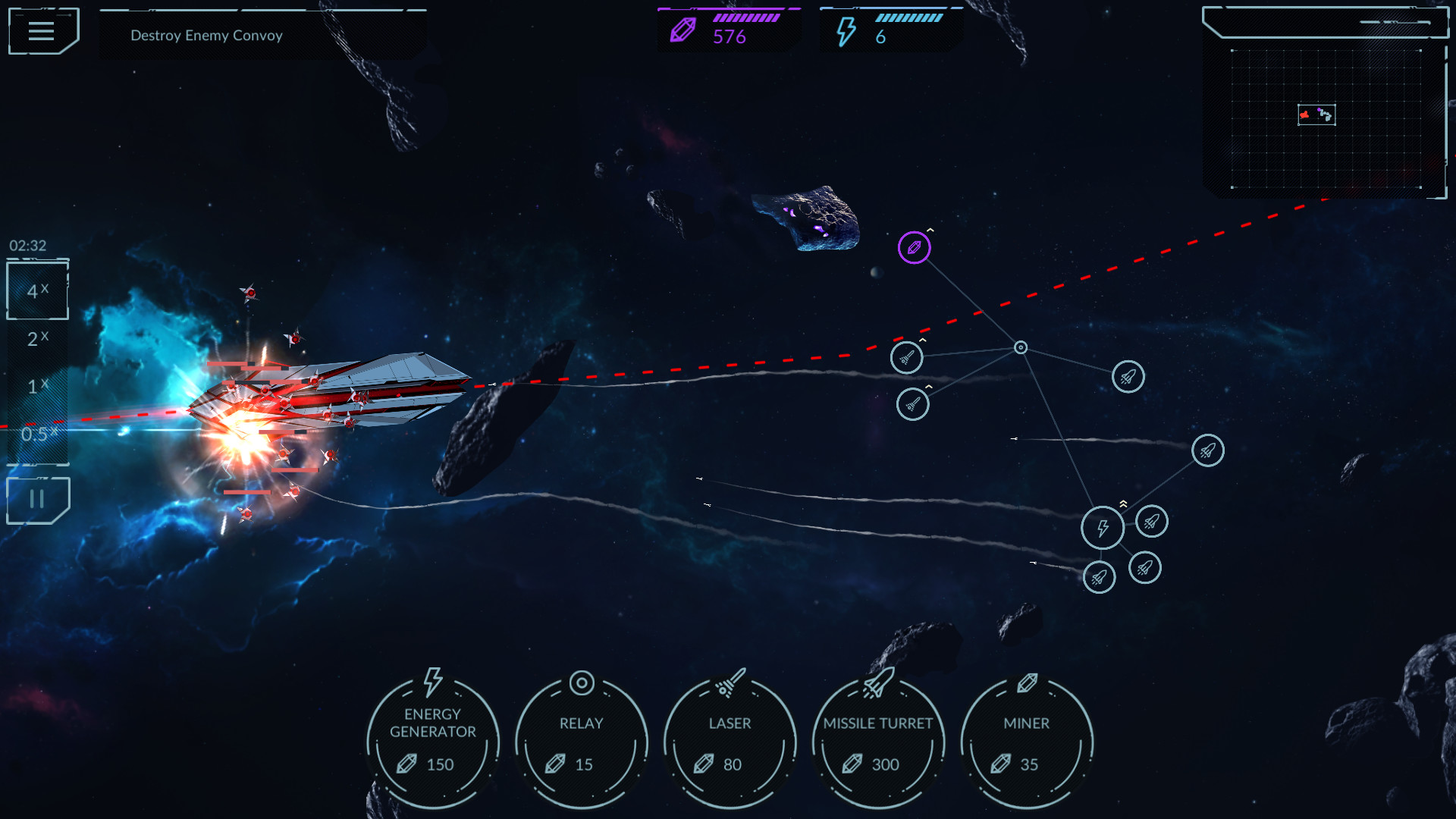Image resolution: width=1456 pixels, height=819 pixels.
Task: Click the missile turret node near the relay
Action: click(x=1128, y=377)
